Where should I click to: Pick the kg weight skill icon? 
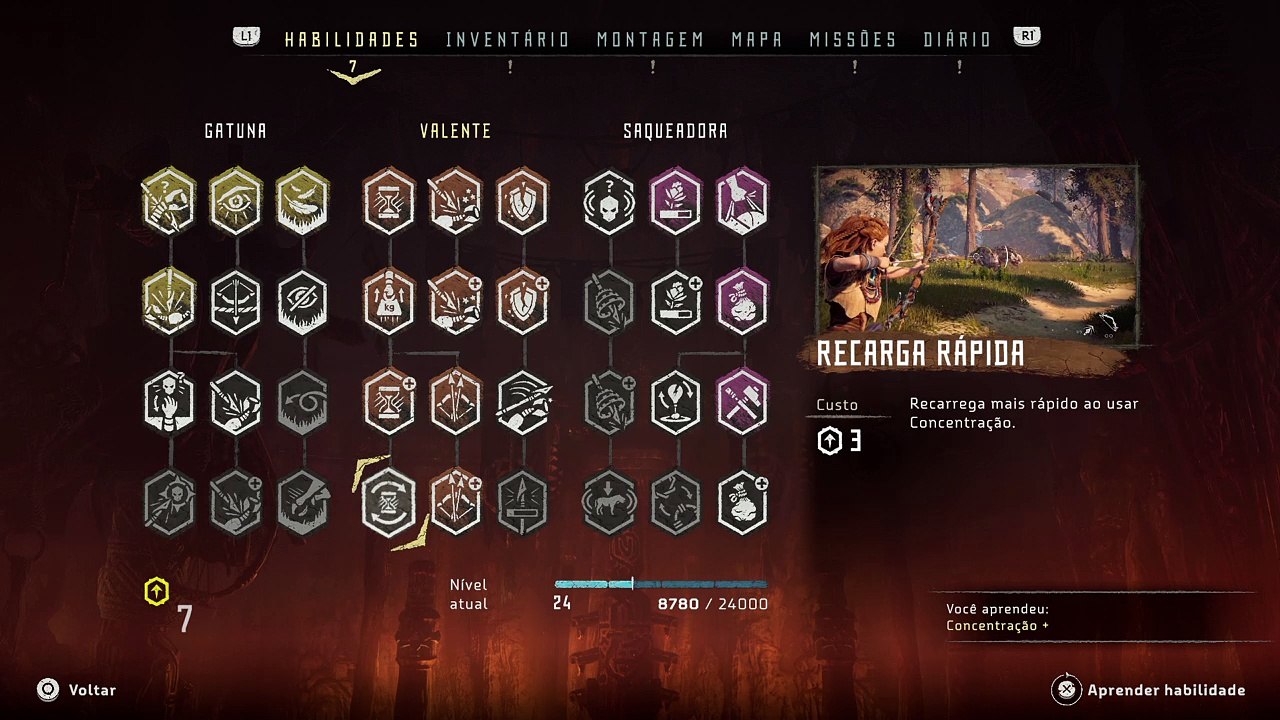pyautogui.click(x=389, y=302)
